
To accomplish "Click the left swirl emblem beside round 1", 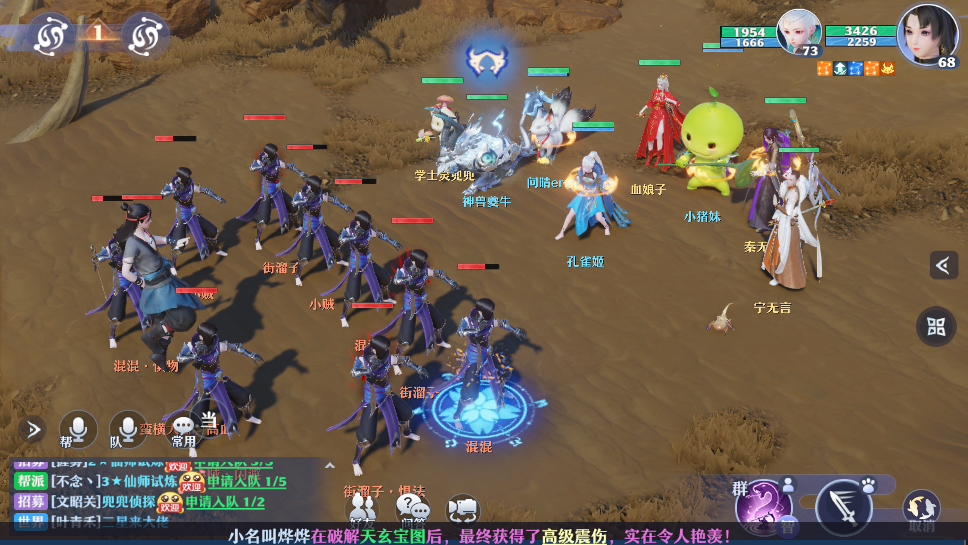I will point(49,35).
